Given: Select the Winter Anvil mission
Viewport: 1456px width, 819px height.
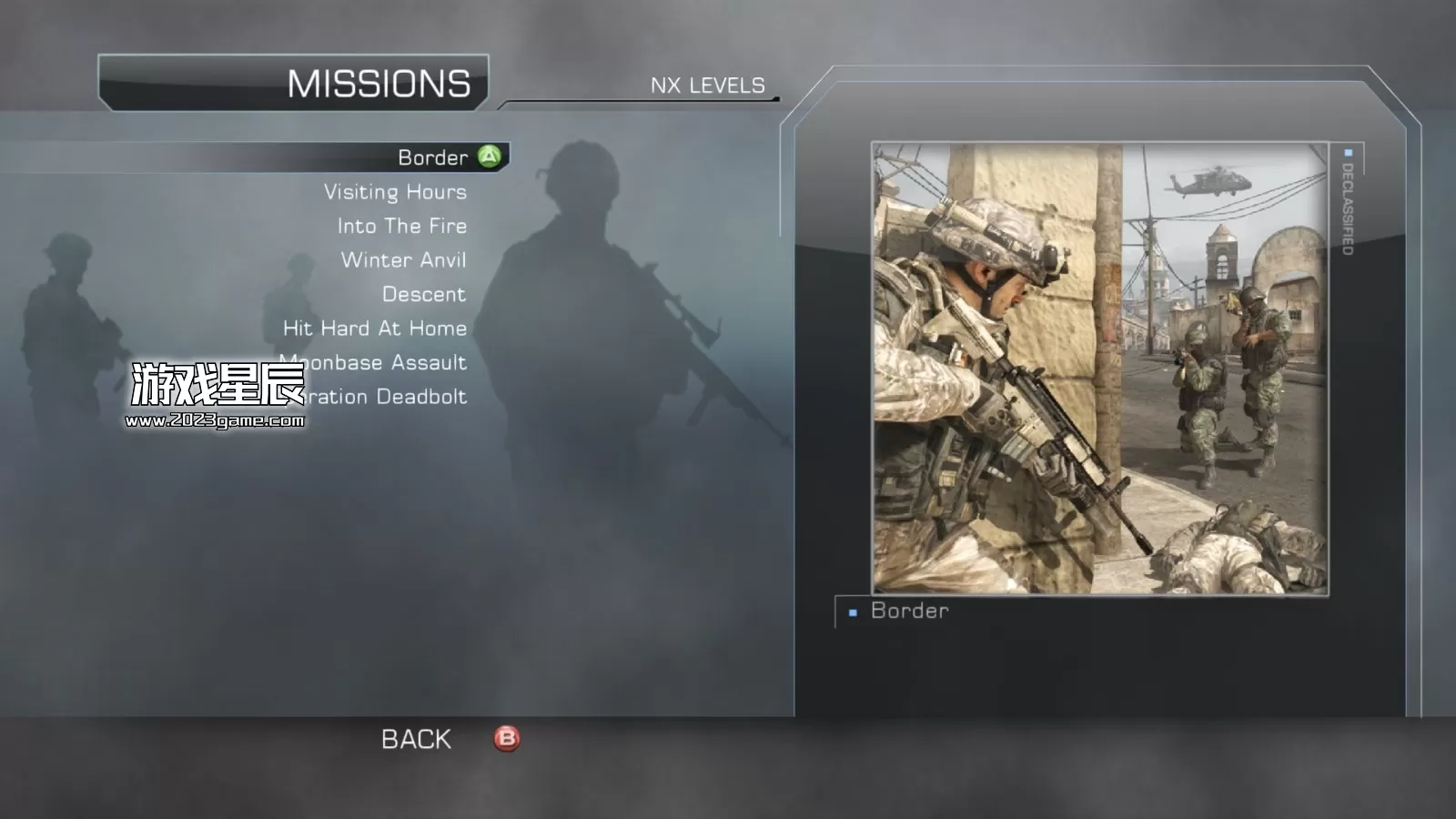Looking at the screenshot, I should (403, 260).
